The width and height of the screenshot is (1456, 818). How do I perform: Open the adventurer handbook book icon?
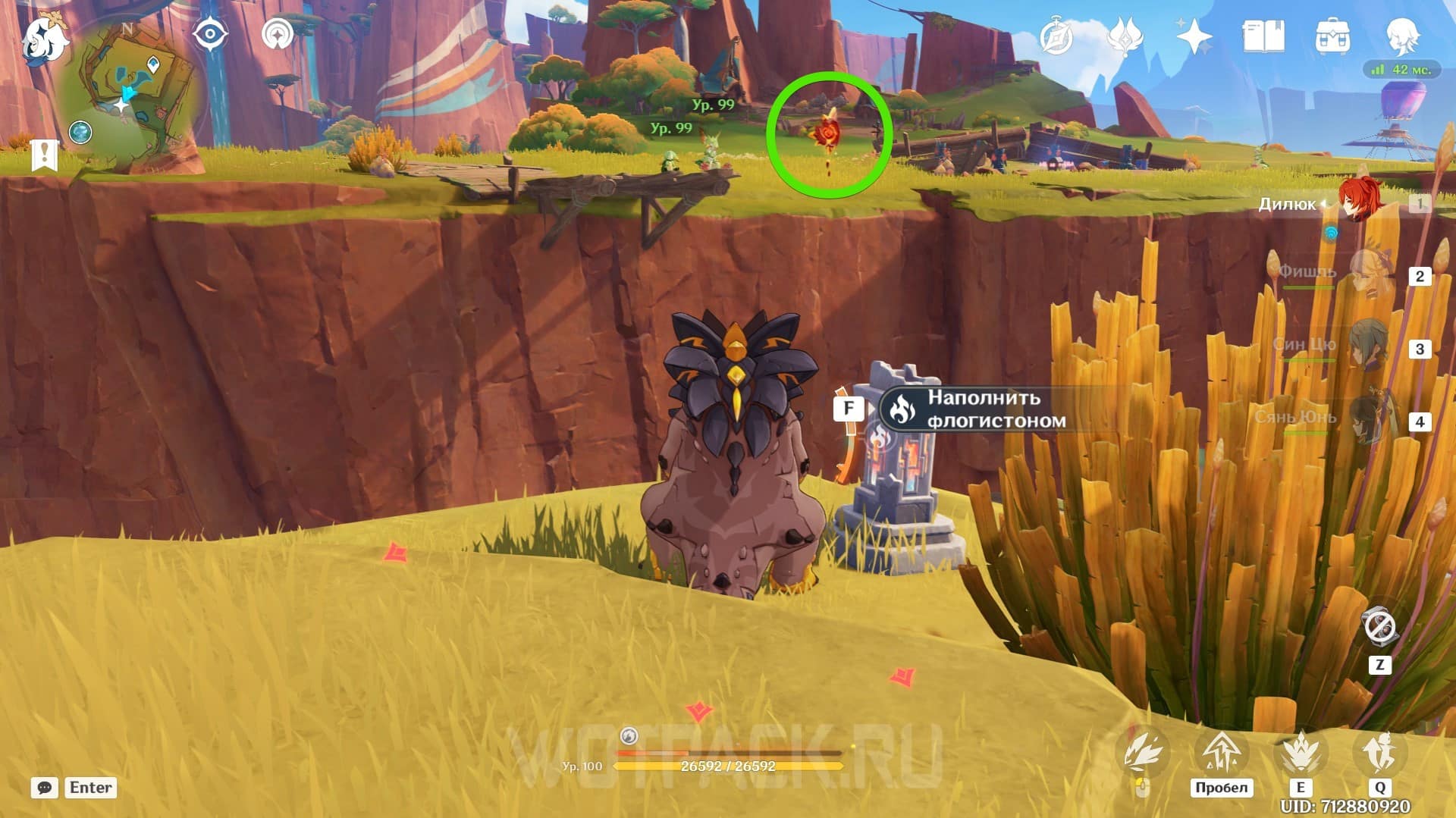pyautogui.click(x=1263, y=36)
